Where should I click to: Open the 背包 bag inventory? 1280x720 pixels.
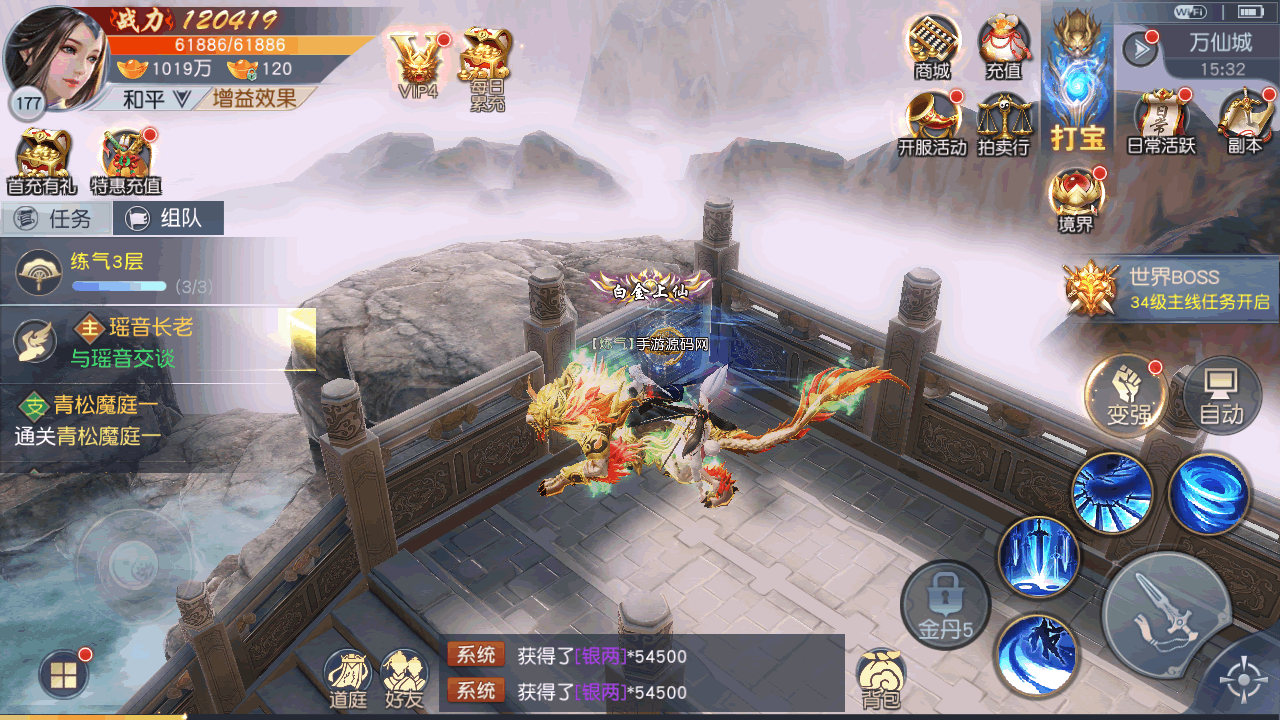coord(881,678)
